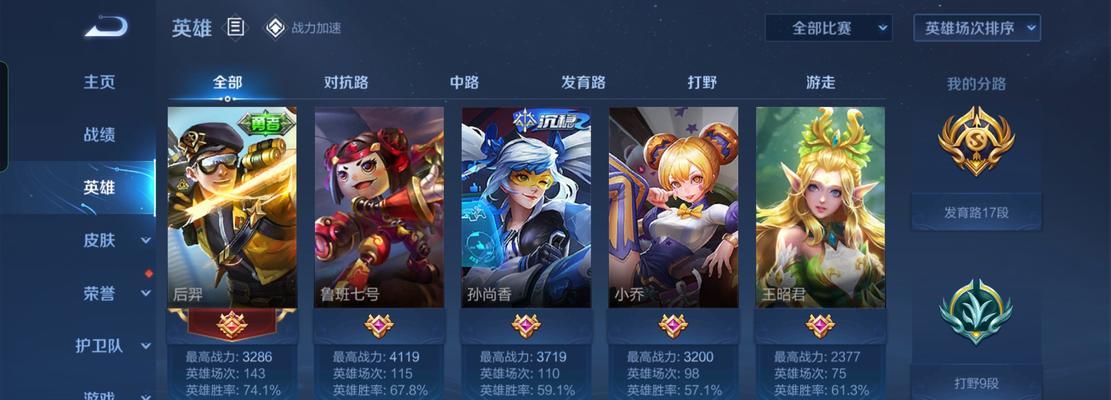The image size is (1111, 400).
Task: Switch to the 对抗路 tab
Action: point(346,83)
